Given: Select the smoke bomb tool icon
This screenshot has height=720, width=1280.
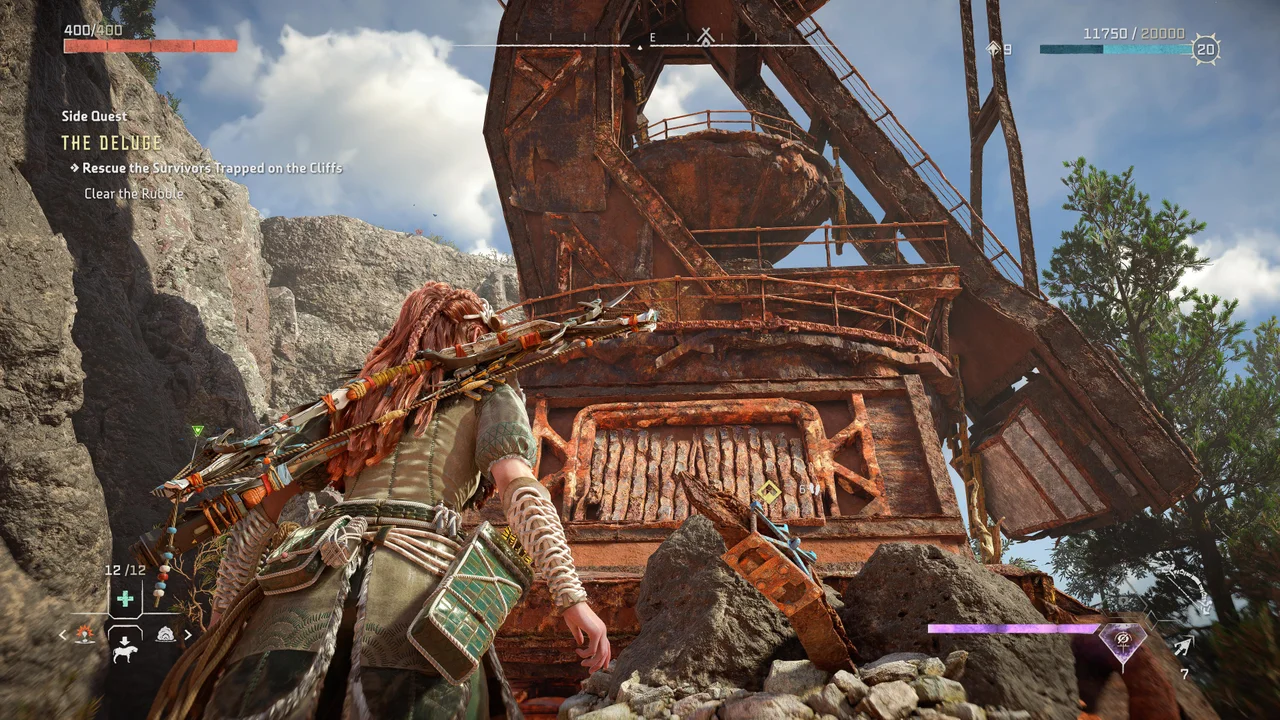Looking at the screenshot, I should pyautogui.click(x=165, y=634).
